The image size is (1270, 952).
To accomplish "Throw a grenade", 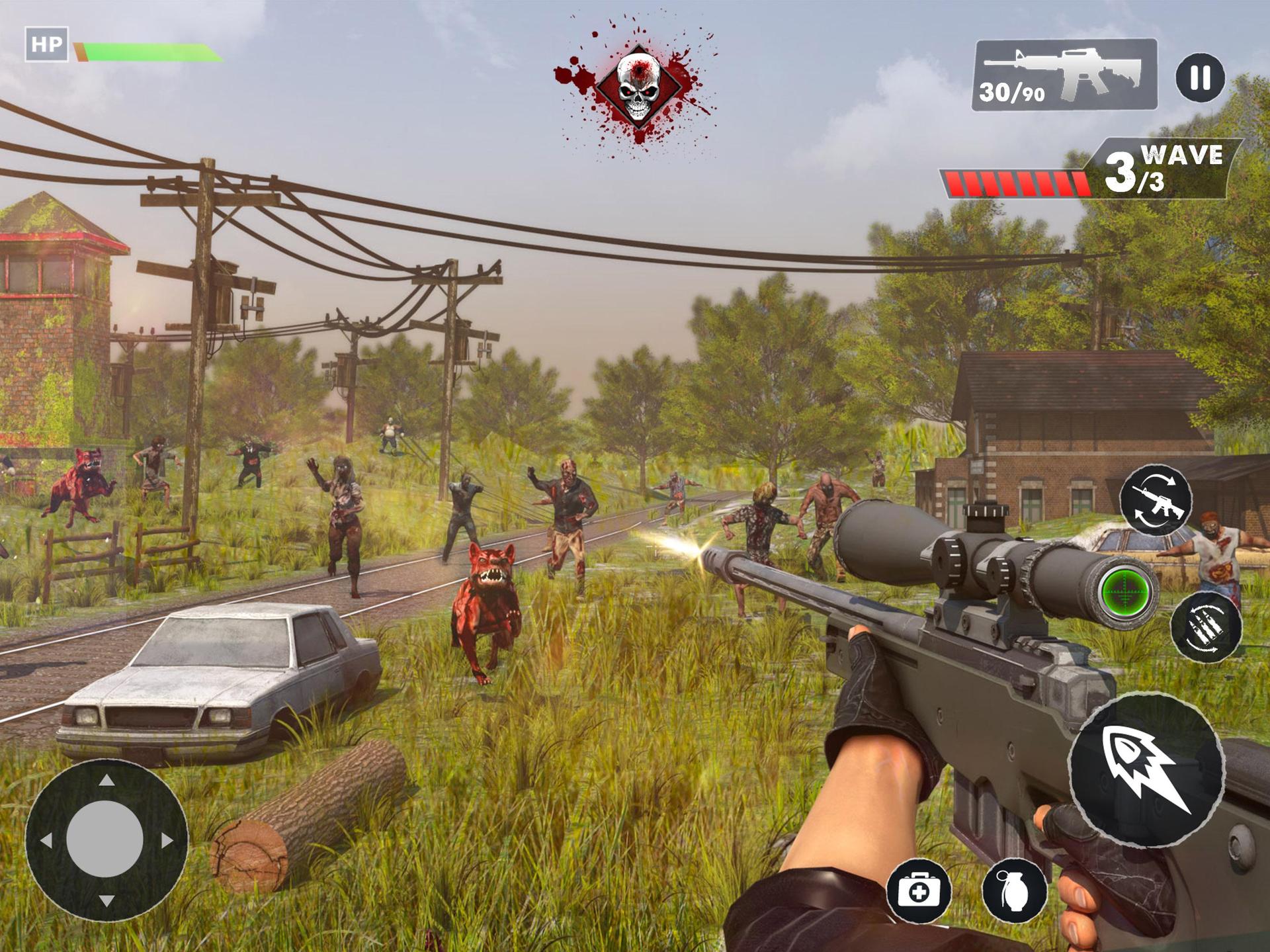I will click(x=1015, y=891).
